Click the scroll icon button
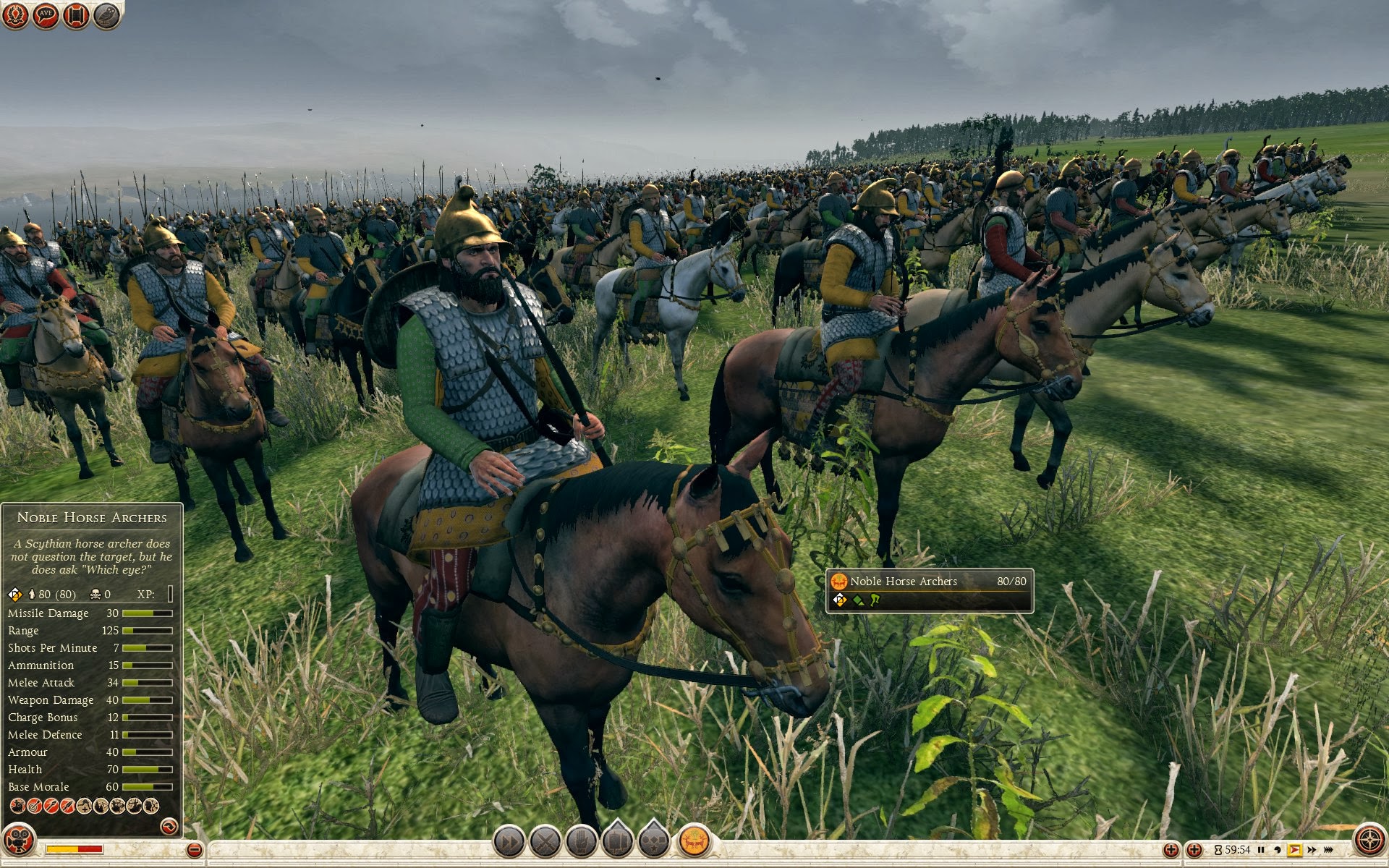 (x=76, y=15)
